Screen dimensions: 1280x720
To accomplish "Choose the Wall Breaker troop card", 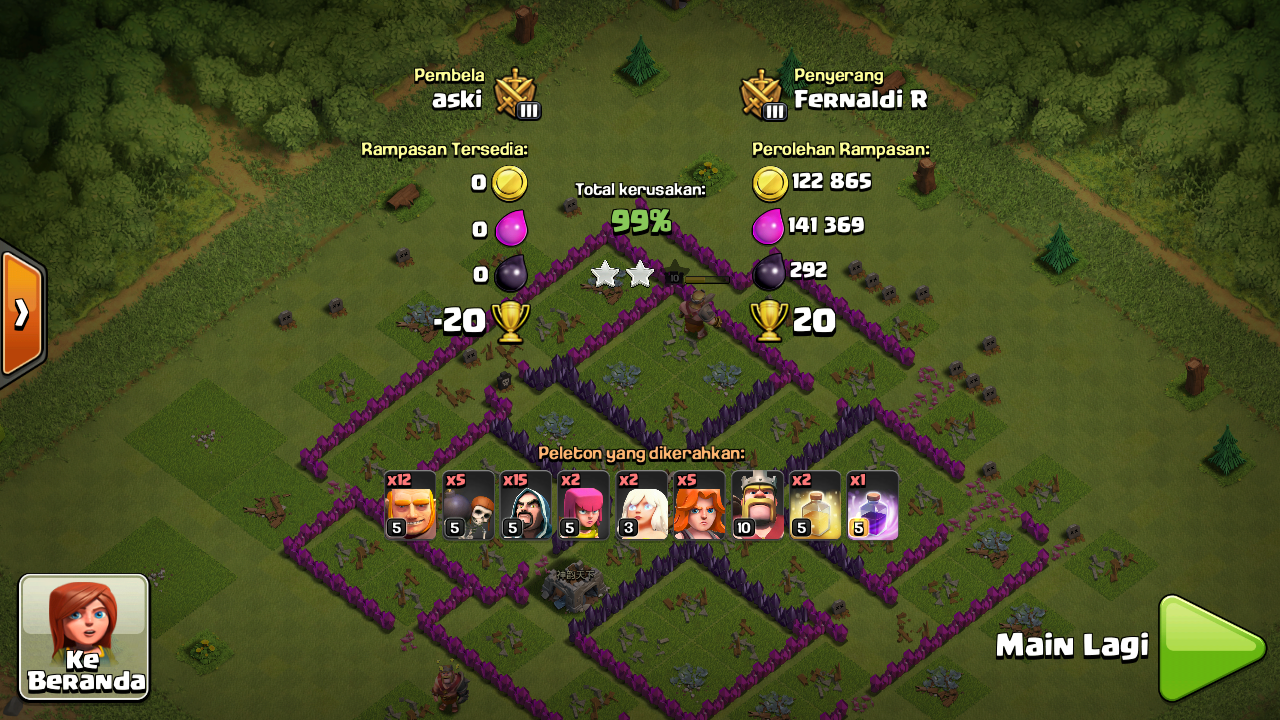I will [x=469, y=505].
